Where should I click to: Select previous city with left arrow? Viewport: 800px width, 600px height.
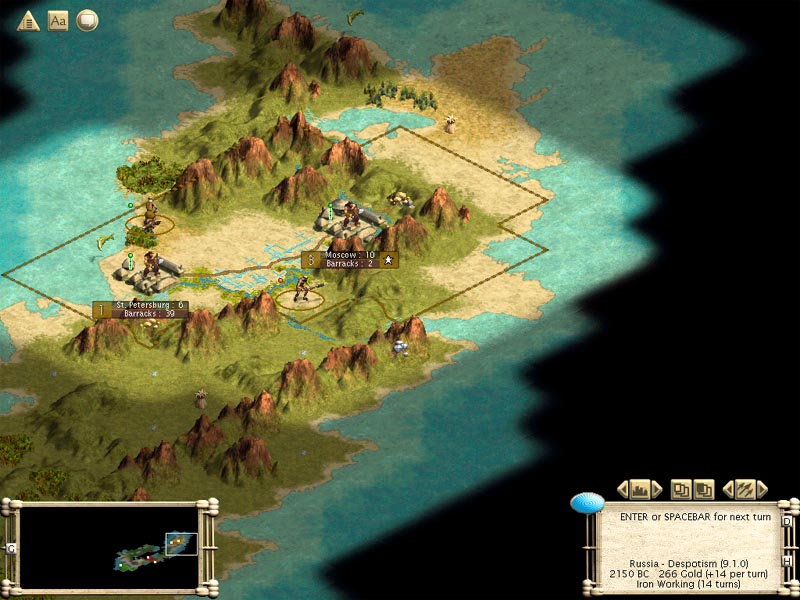(623, 489)
